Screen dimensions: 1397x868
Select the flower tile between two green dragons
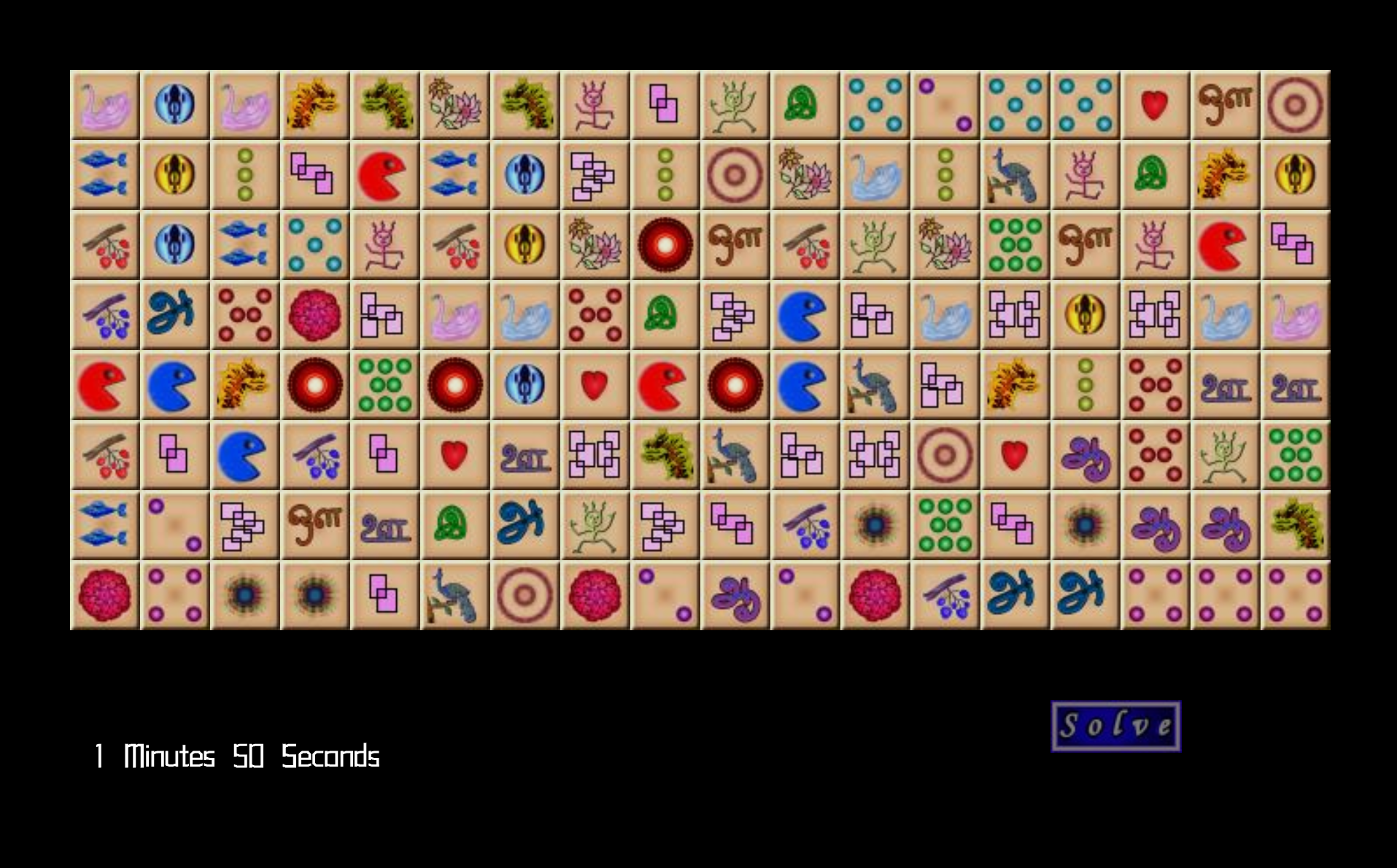pos(455,104)
